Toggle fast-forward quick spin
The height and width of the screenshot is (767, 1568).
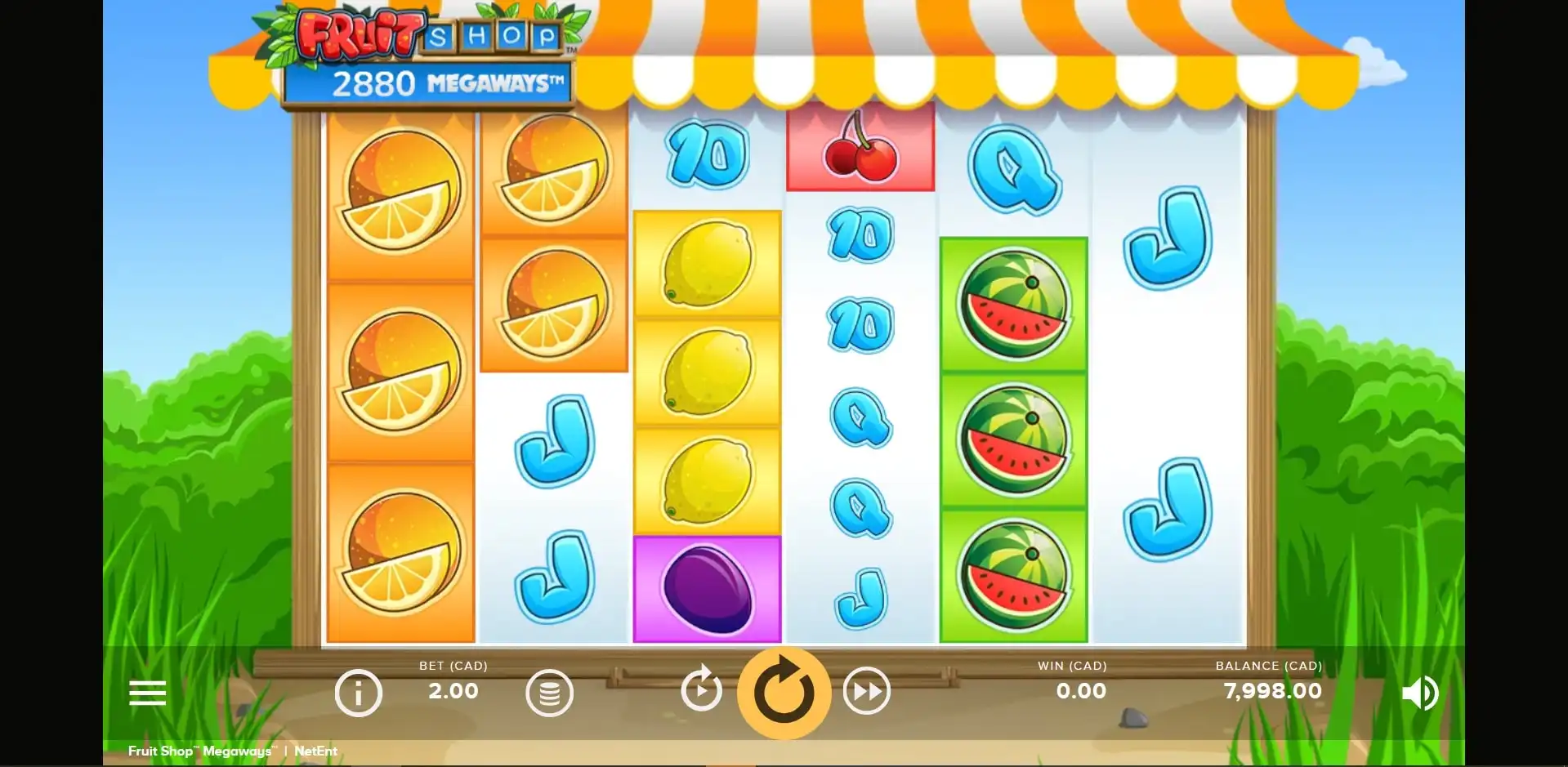coord(866,692)
